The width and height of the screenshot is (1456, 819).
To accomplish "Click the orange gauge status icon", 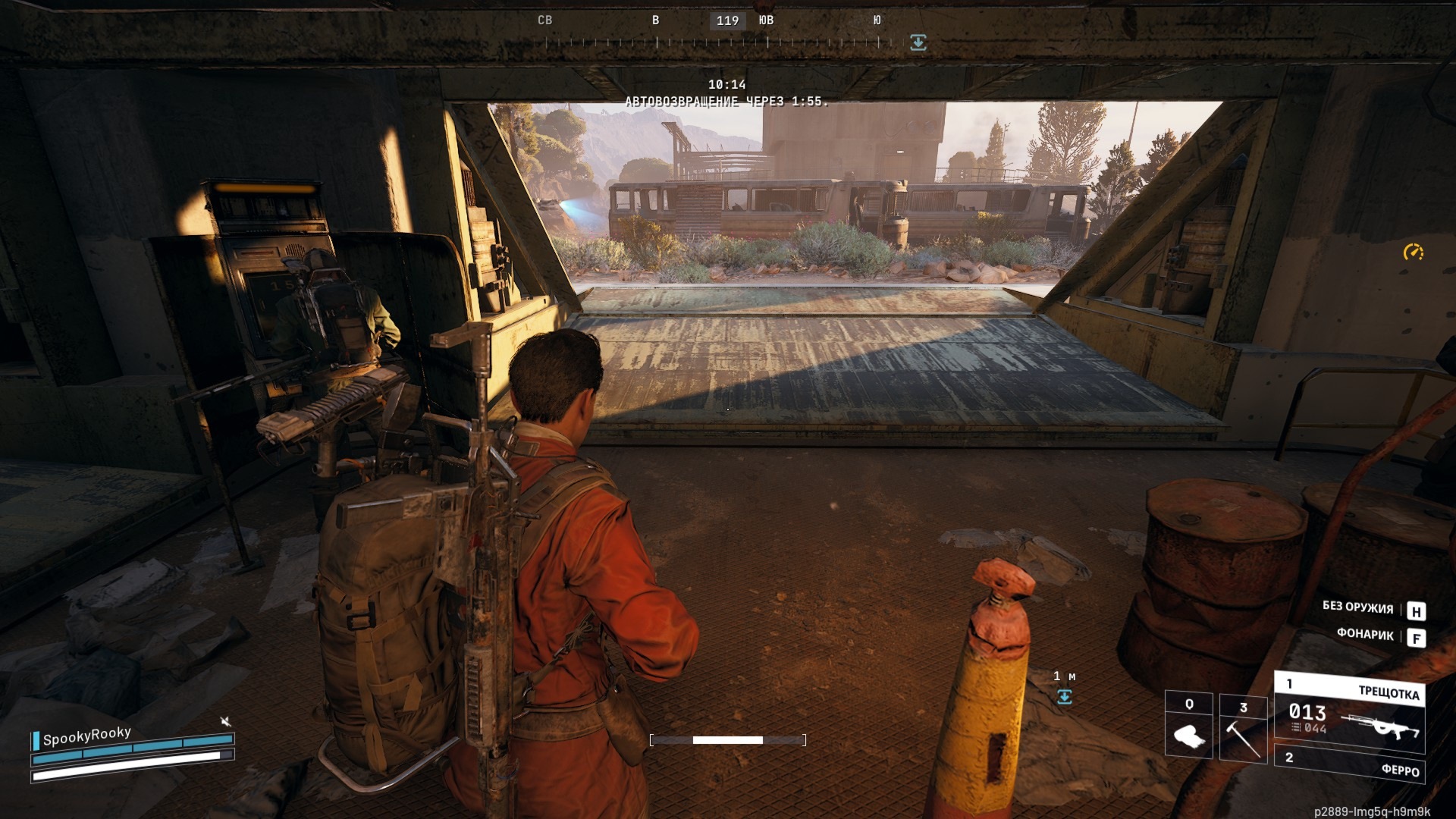I will pos(1414,252).
